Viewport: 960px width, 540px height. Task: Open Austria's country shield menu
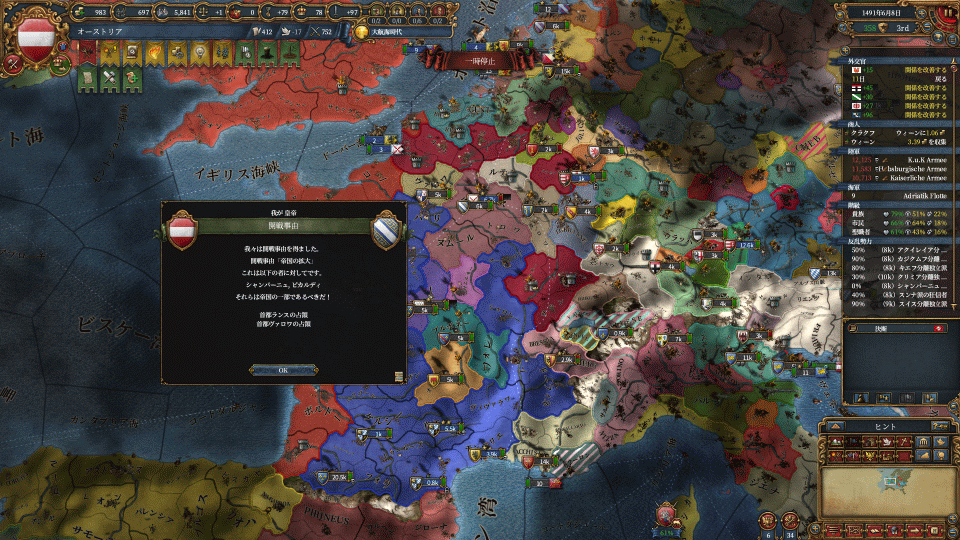[37, 36]
